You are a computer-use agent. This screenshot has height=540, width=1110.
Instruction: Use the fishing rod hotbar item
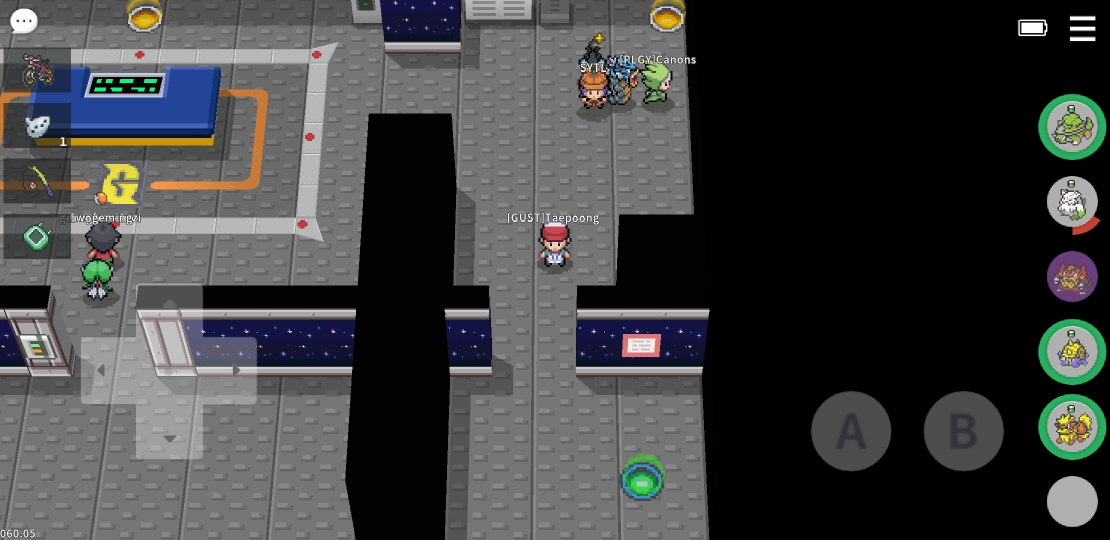(37, 182)
